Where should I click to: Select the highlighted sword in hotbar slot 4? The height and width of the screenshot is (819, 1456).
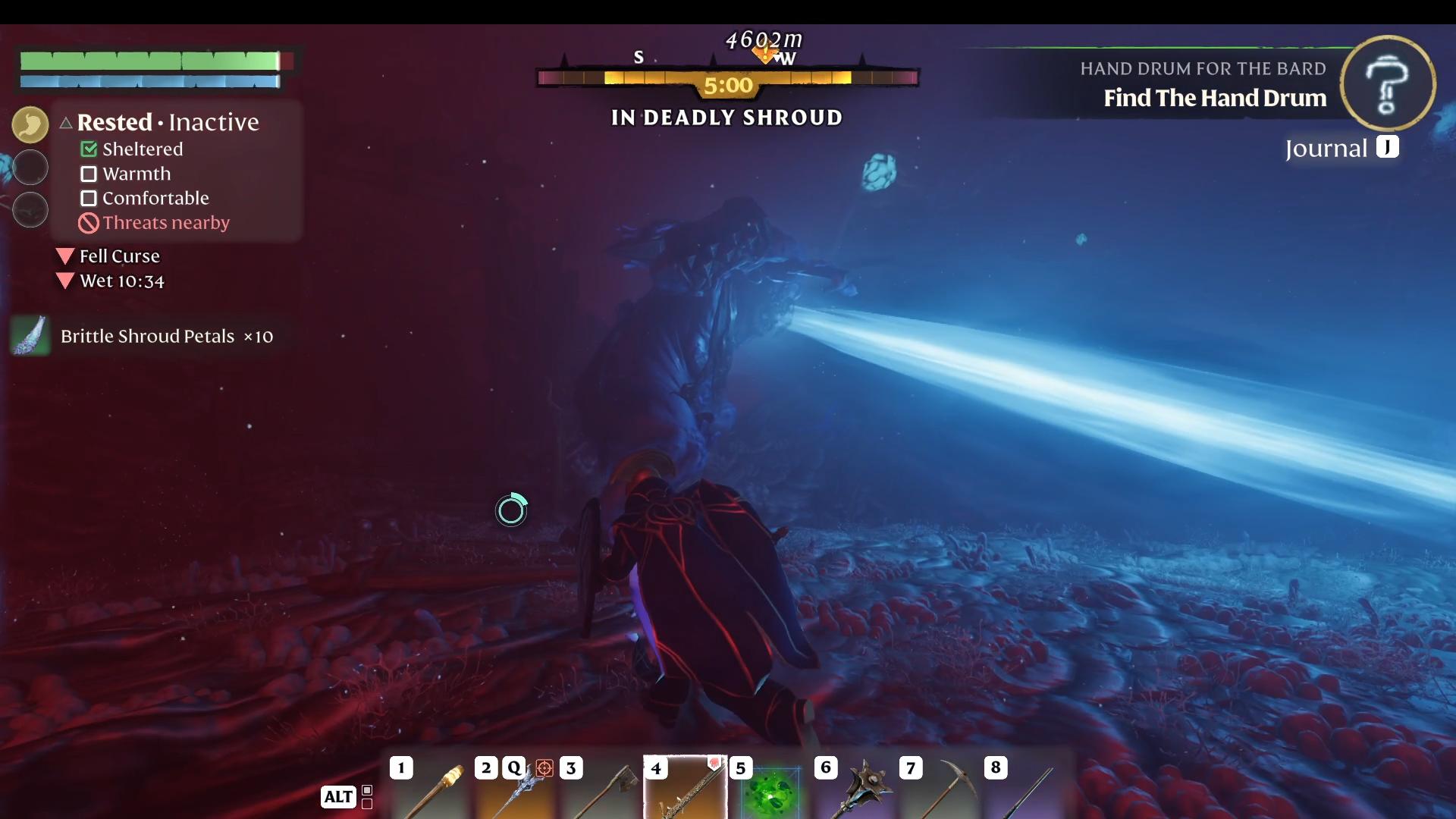coord(685,789)
